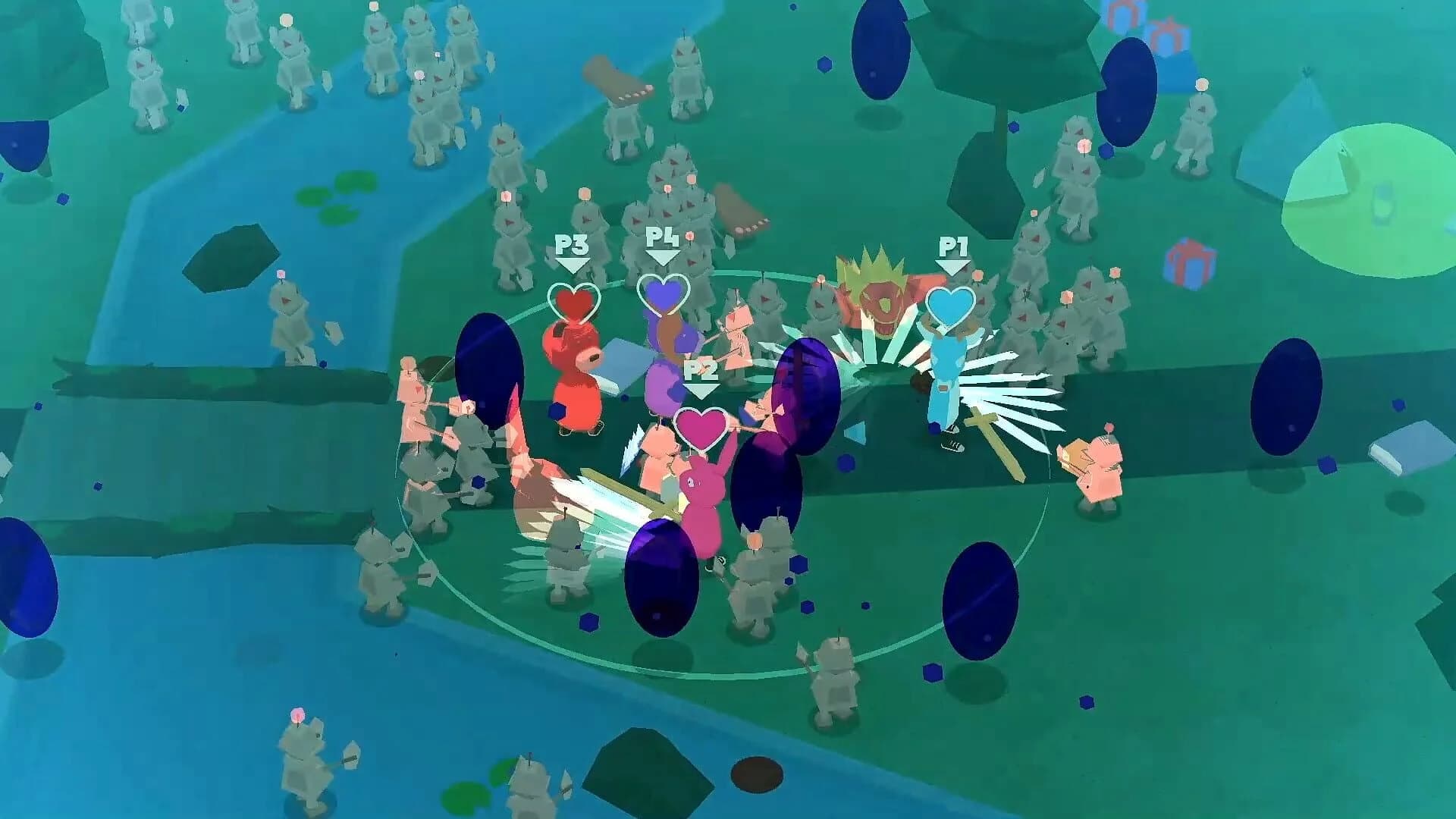Click the P4 player marker arrow
The image size is (1456, 819).
coord(662,256)
